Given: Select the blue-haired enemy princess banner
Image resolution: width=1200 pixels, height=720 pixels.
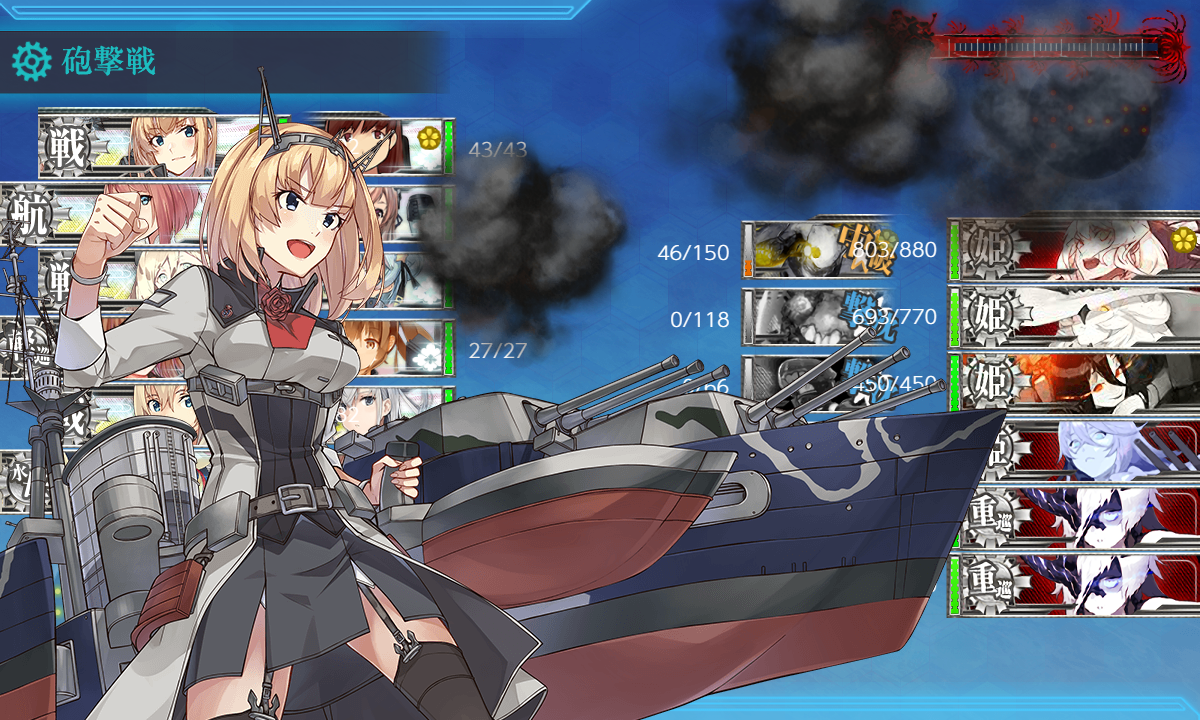Looking at the screenshot, I should point(1075,450).
